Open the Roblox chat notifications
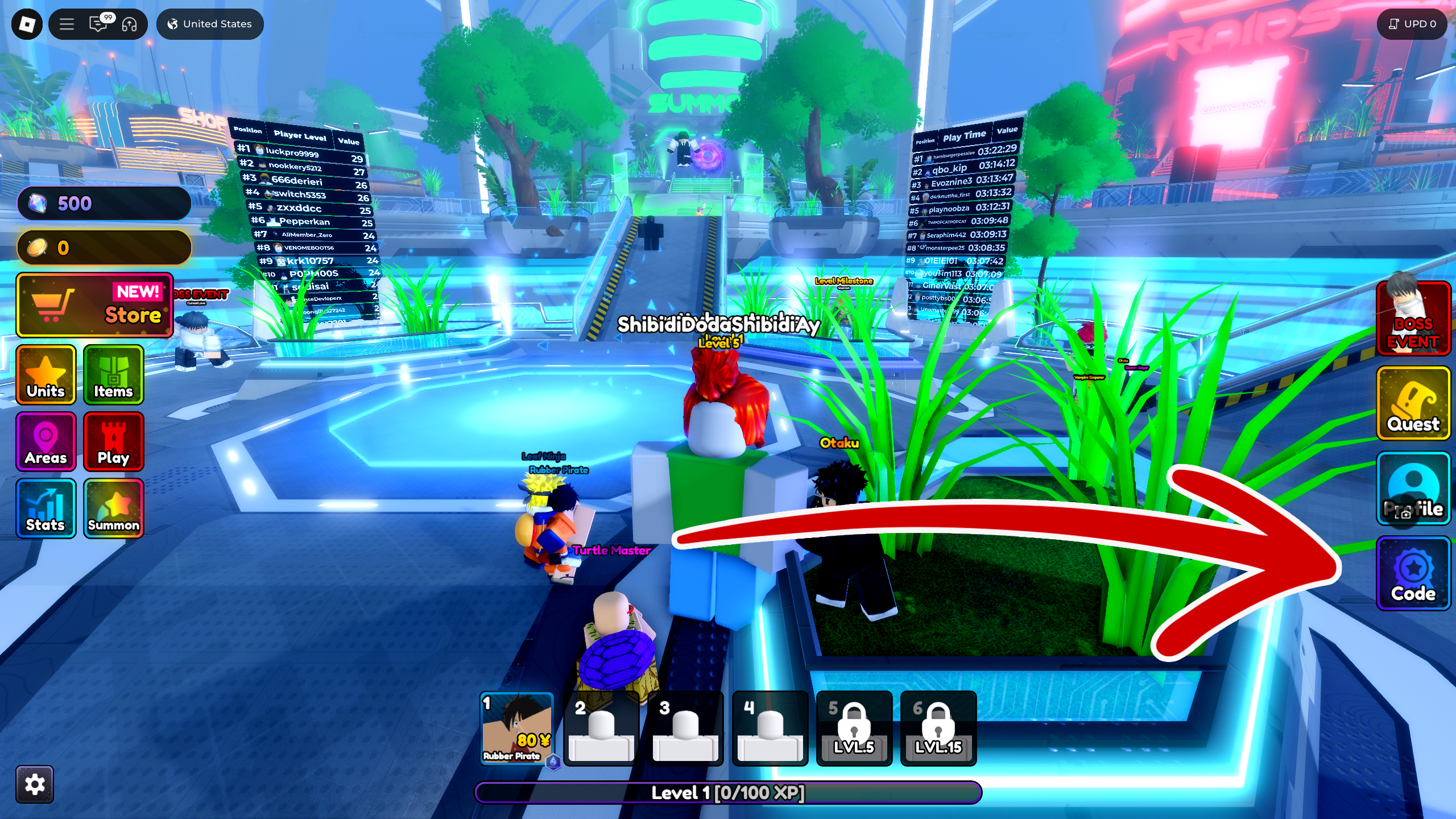Screen dimensions: 1456x819 pyautogui.click(x=98, y=24)
